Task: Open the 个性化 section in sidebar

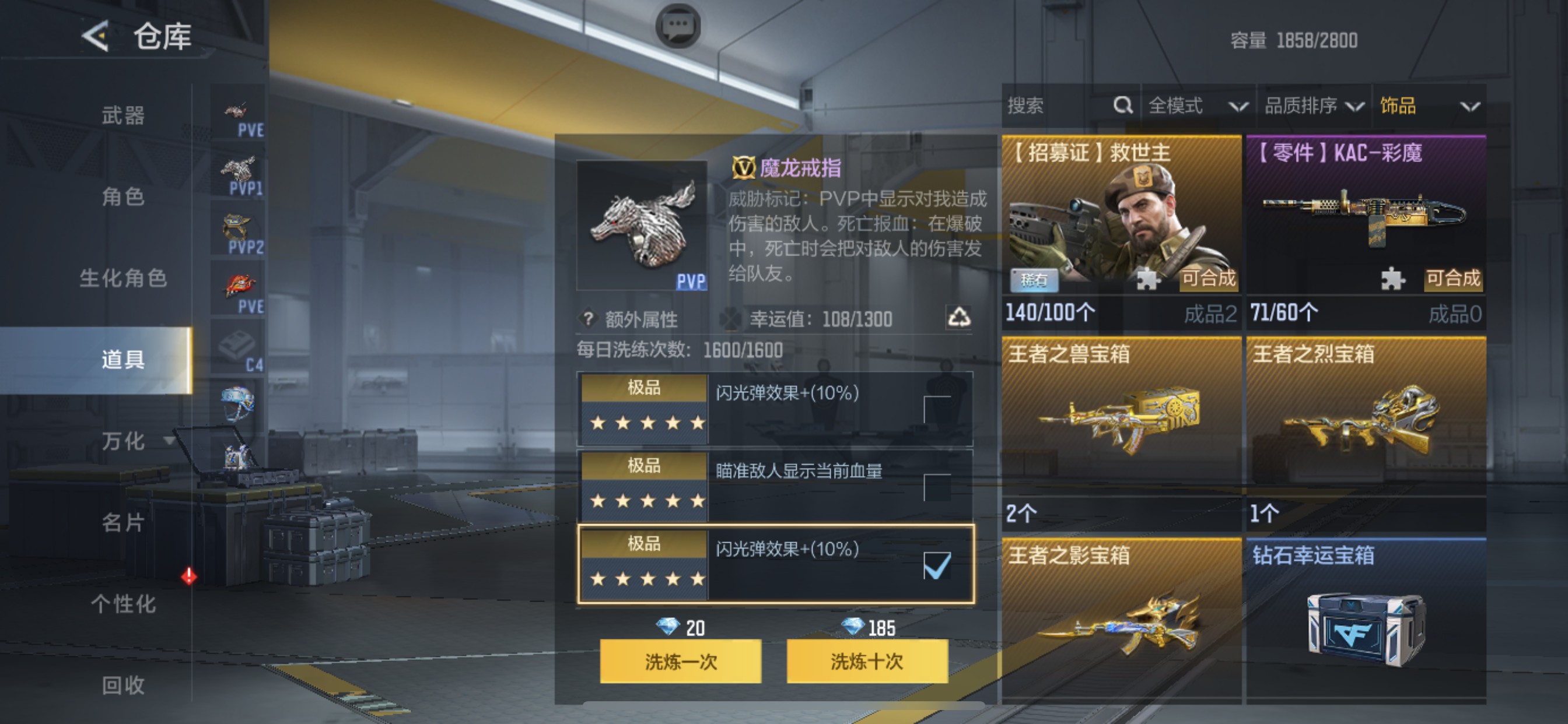Action: click(x=125, y=604)
